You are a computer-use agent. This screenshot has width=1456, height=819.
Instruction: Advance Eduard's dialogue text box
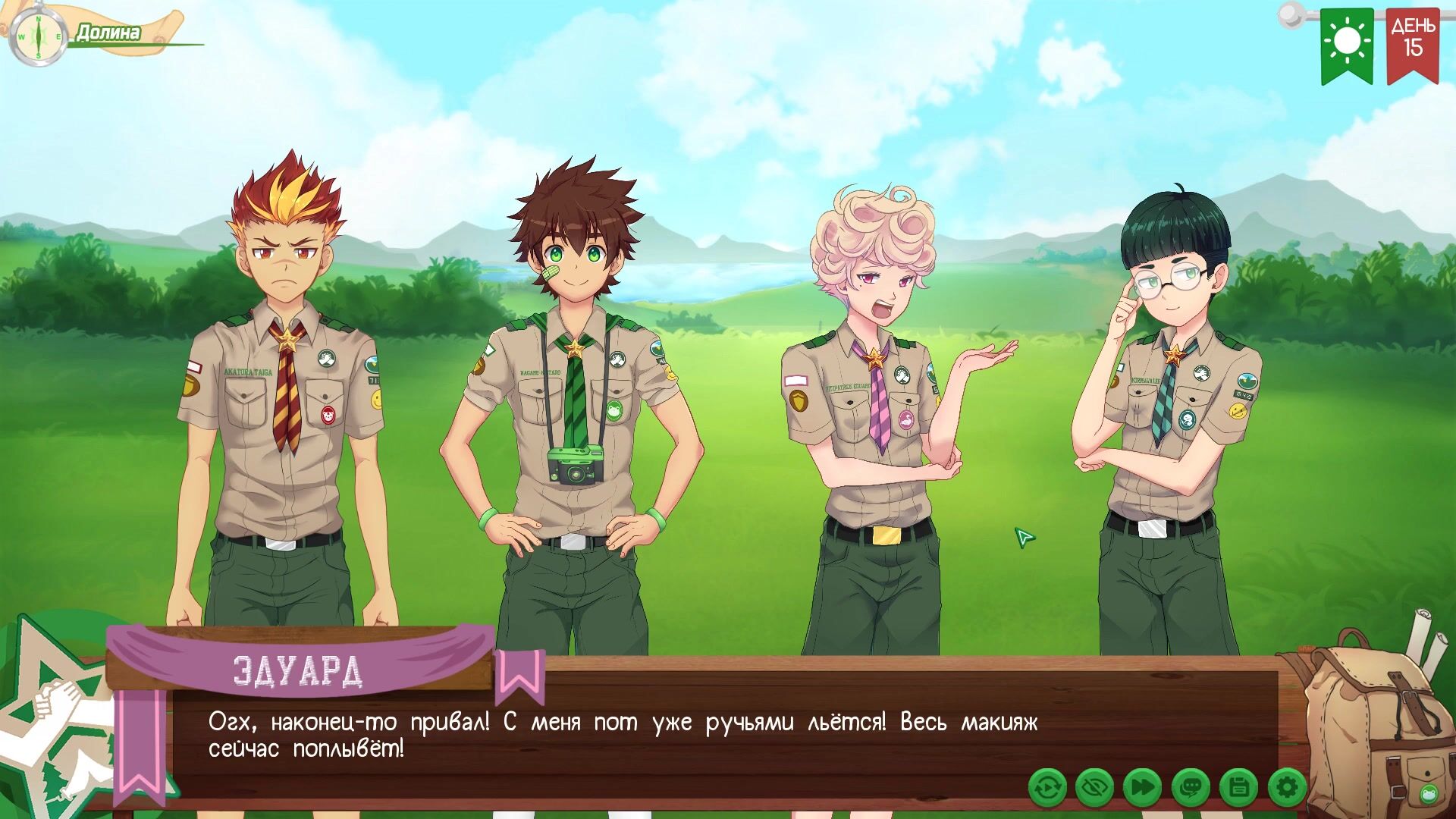pyautogui.click(x=622, y=736)
